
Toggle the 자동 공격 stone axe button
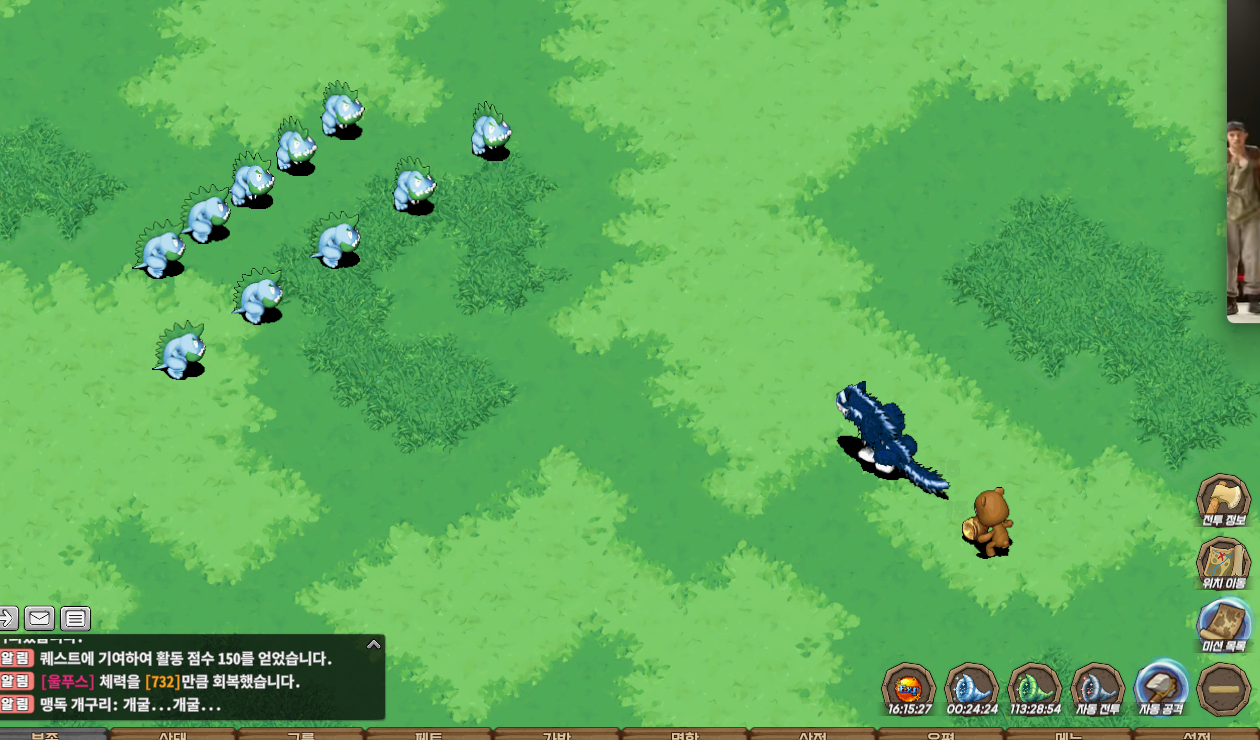(1161, 688)
